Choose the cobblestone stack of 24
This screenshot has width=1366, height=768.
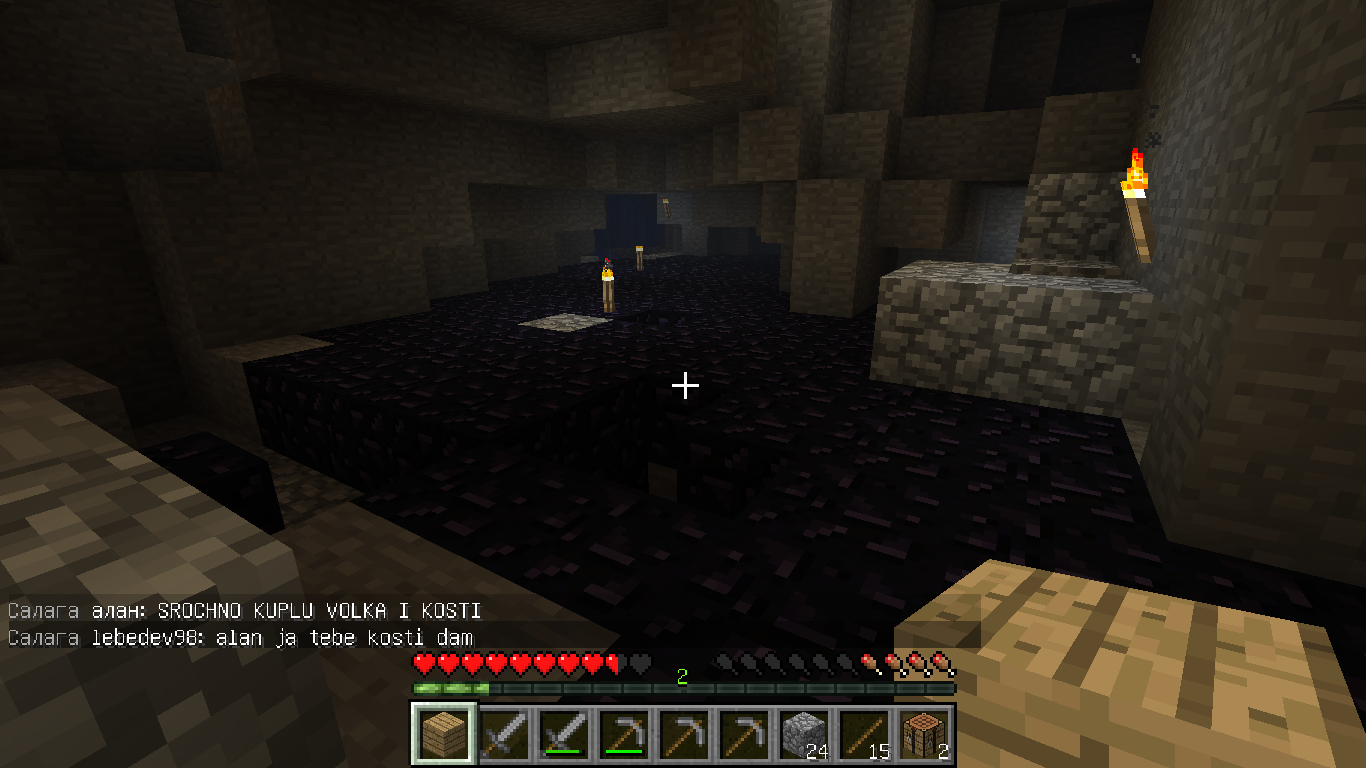[x=803, y=735]
